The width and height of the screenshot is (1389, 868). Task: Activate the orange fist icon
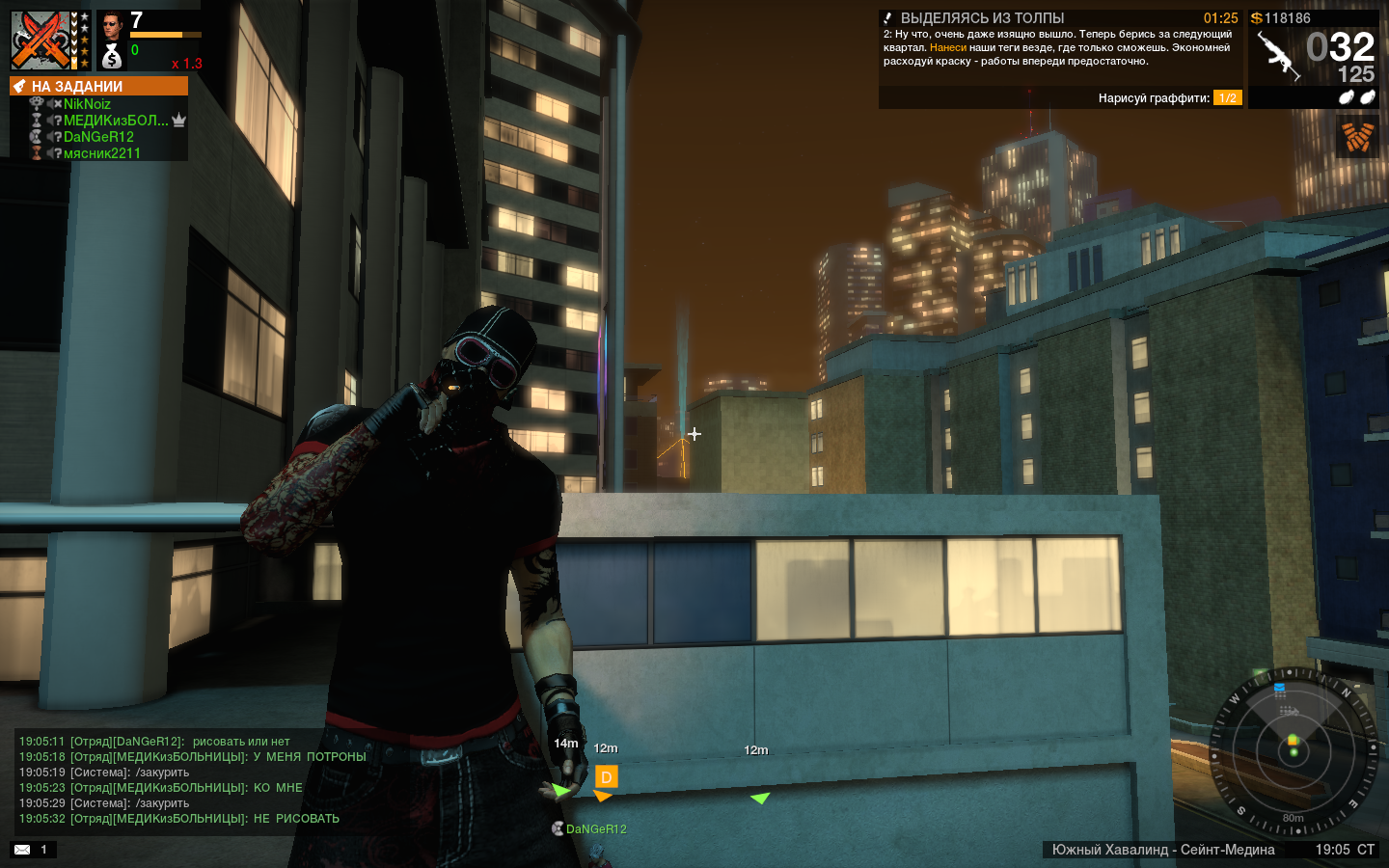(x=1357, y=136)
